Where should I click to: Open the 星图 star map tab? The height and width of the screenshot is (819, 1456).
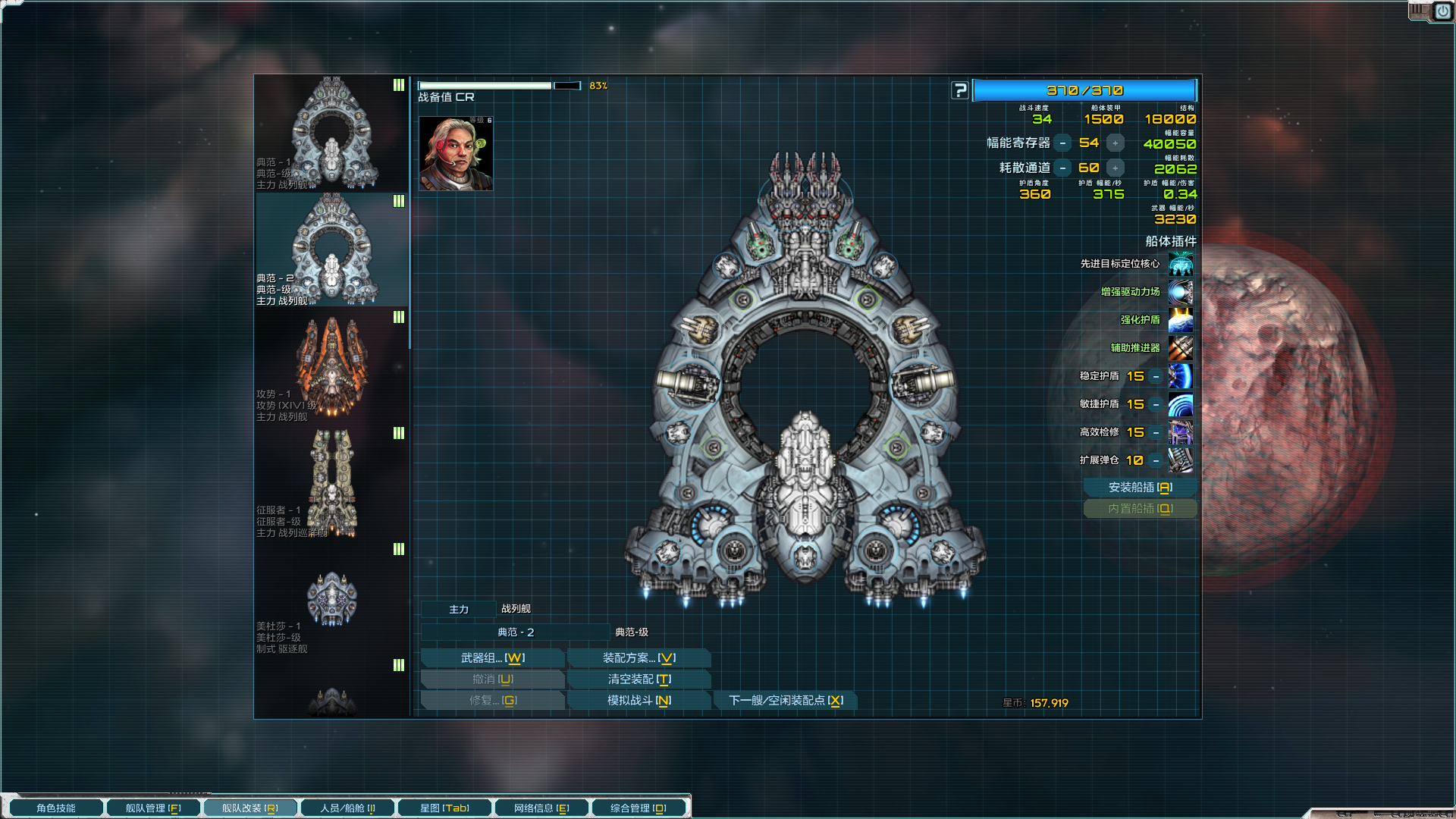tap(444, 808)
